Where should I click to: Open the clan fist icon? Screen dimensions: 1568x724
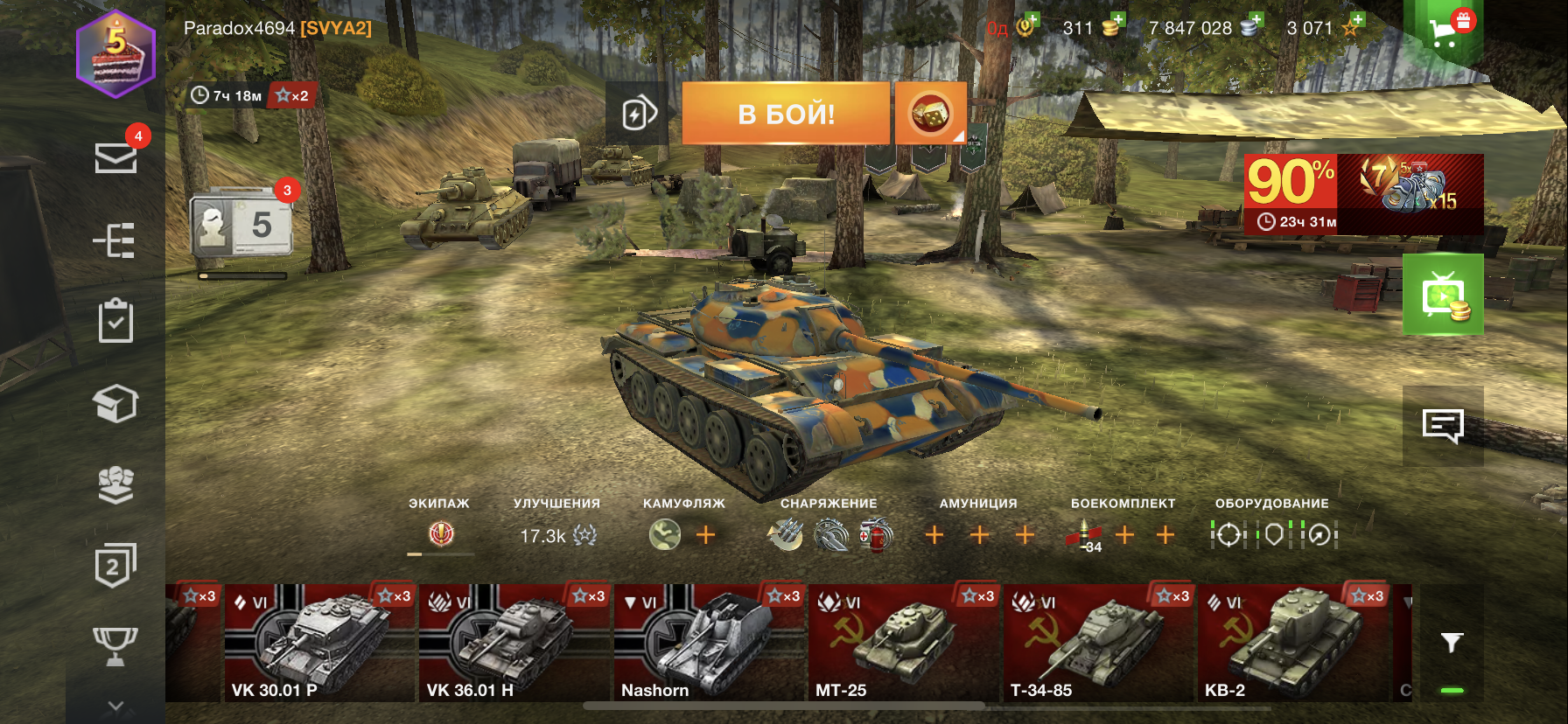tap(115, 485)
